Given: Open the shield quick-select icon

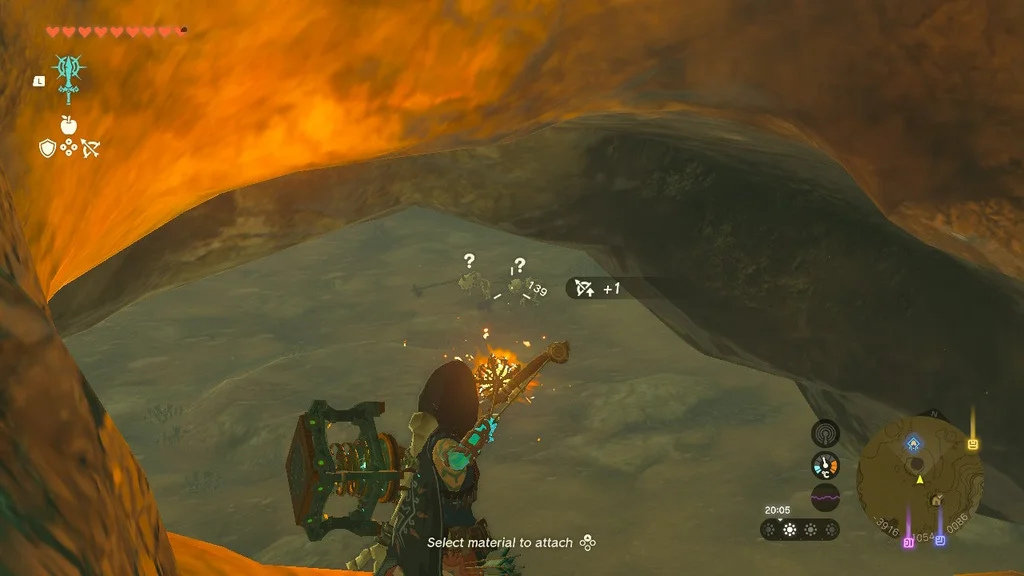Looking at the screenshot, I should [x=47, y=148].
